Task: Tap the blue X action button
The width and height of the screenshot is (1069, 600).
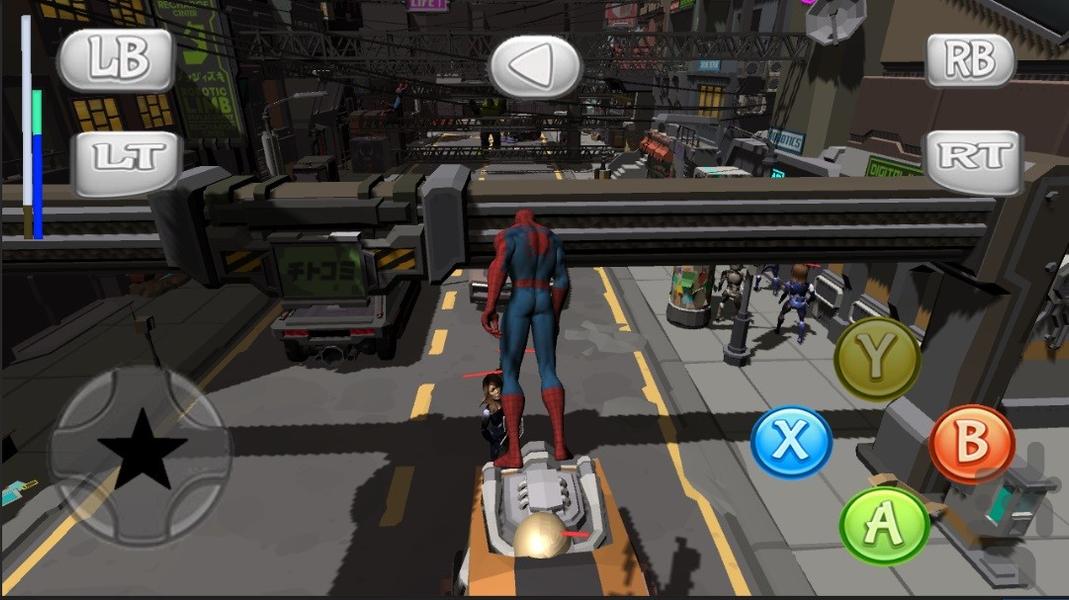Action: pos(791,442)
